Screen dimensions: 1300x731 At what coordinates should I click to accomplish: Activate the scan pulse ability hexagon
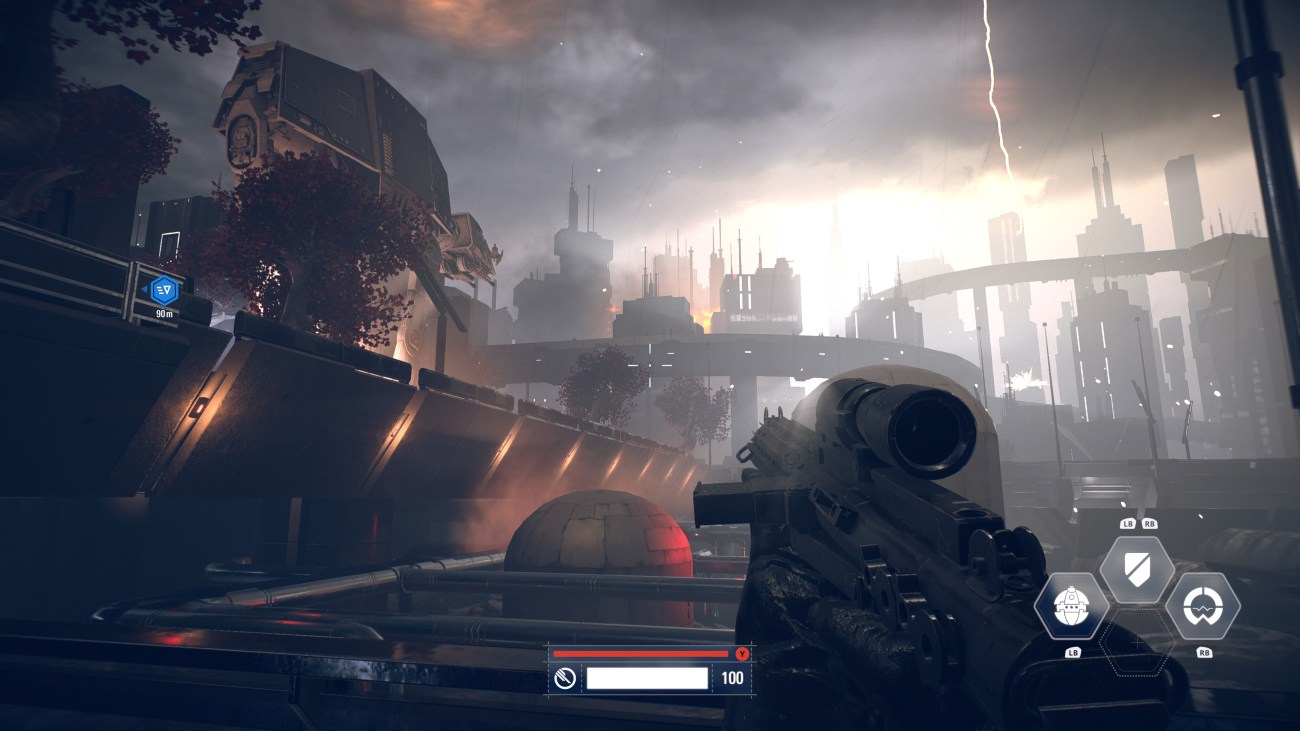point(1203,606)
